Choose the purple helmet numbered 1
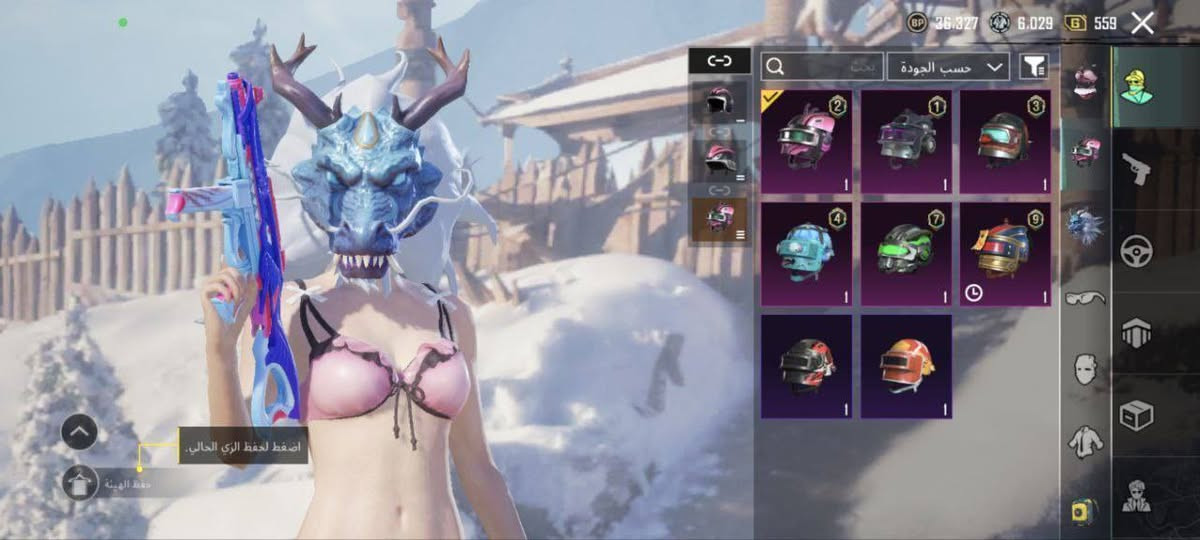1200x540 pixels. point(906,142)
